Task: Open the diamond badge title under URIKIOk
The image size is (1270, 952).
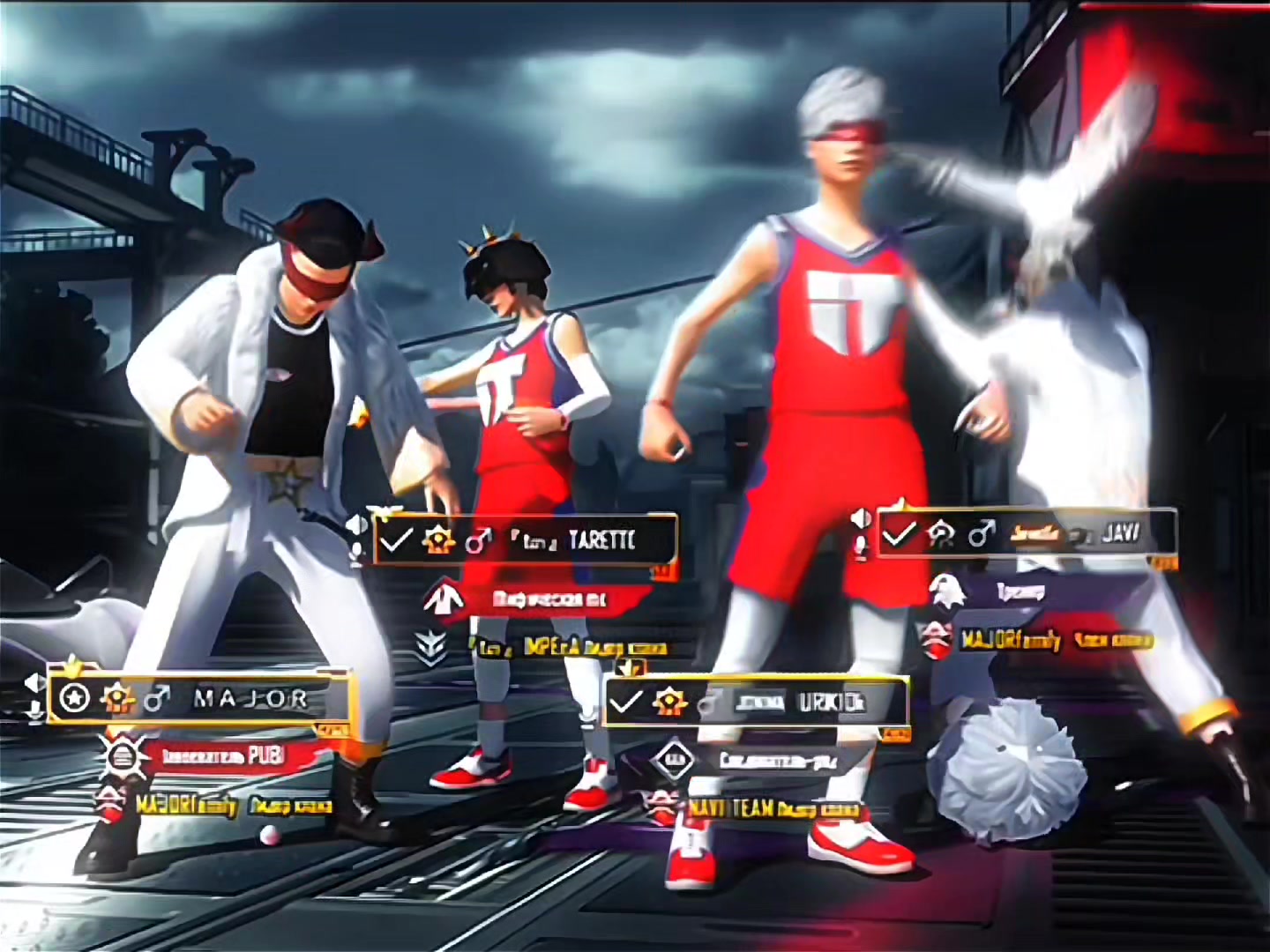Action: 673,760
